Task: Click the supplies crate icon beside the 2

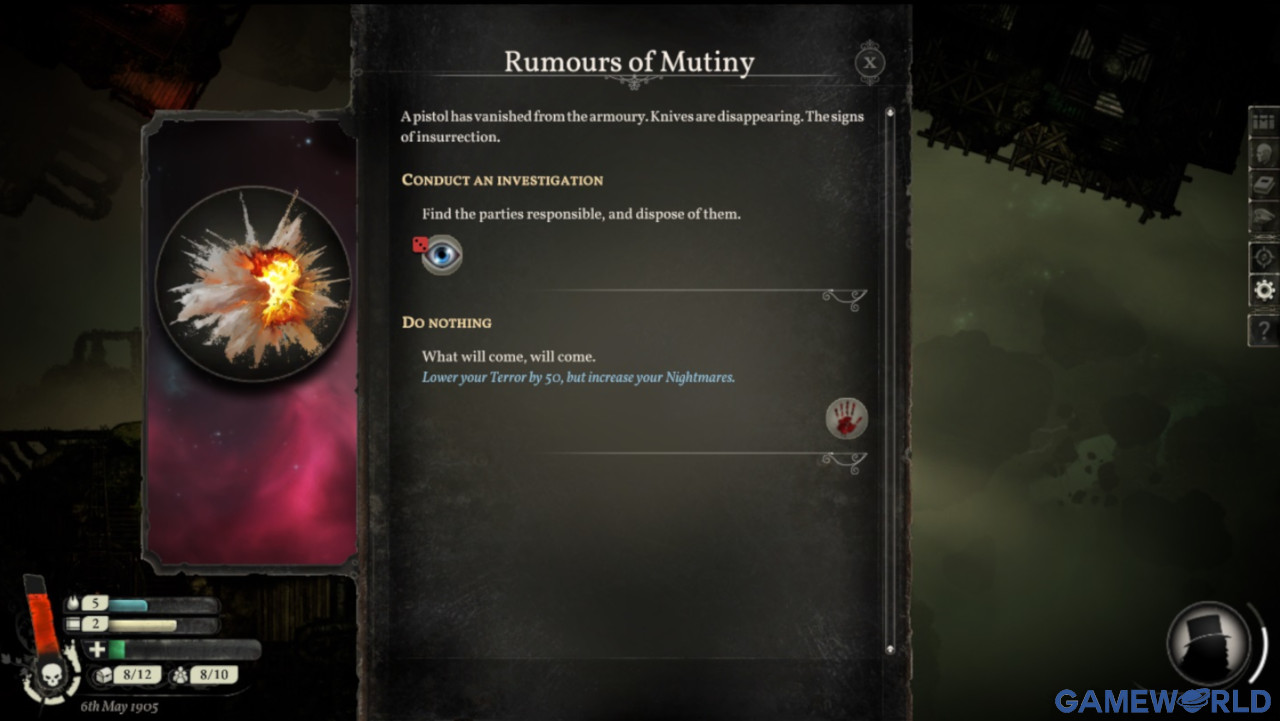Action: click(73, 624)
